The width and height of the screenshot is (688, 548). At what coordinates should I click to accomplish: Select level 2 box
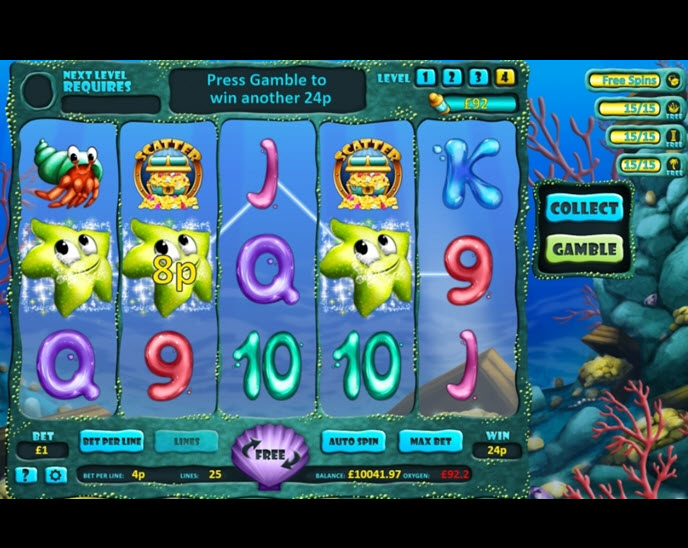[x=452, y=77]
